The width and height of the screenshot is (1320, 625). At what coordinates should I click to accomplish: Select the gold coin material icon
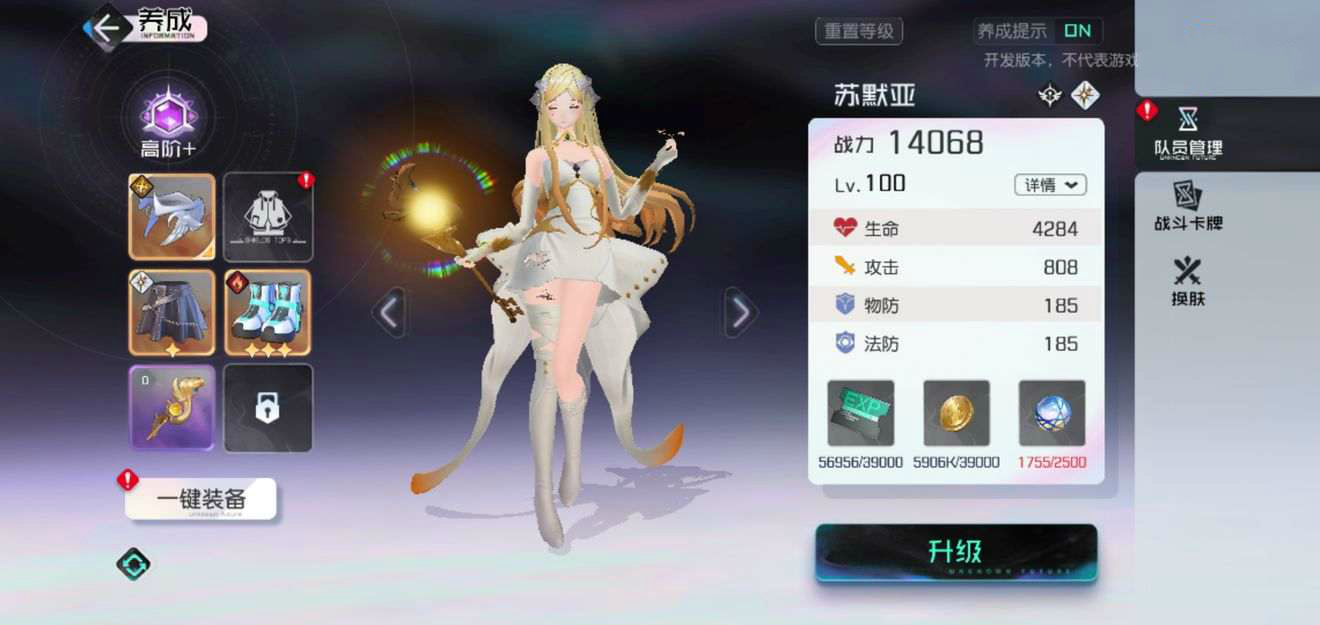point(956,413)
